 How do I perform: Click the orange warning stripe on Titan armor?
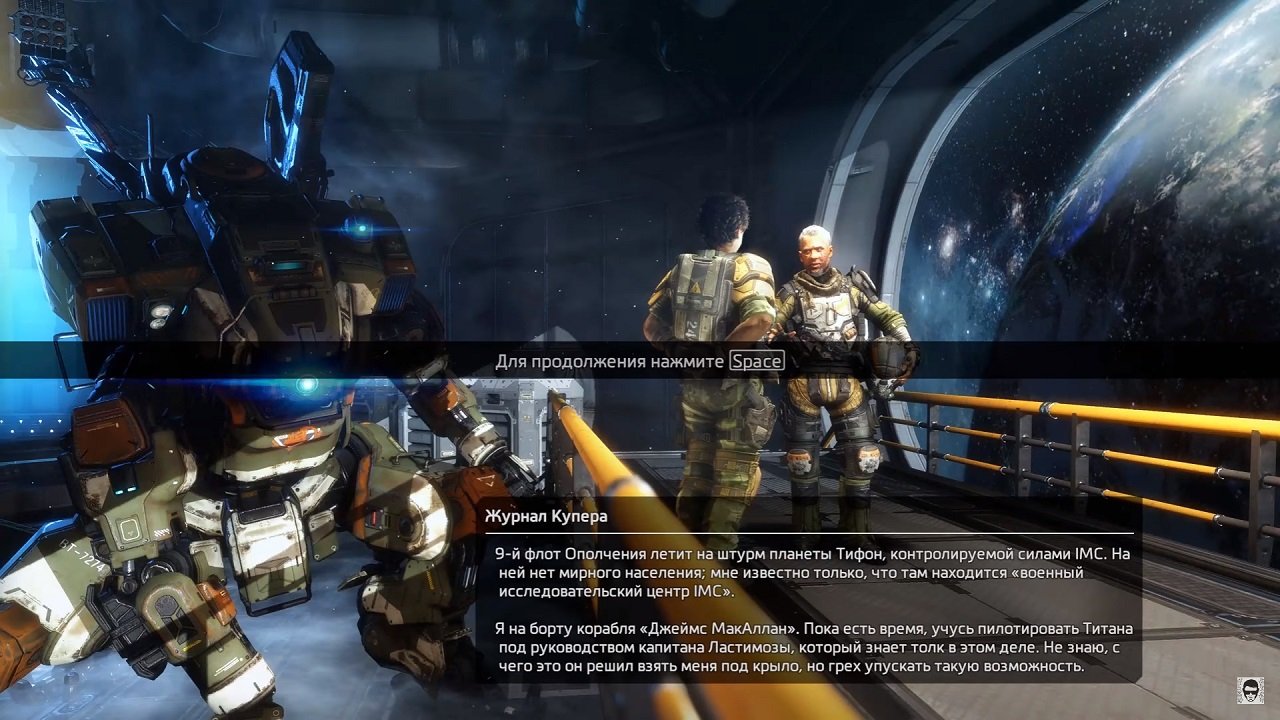[297, 436]
